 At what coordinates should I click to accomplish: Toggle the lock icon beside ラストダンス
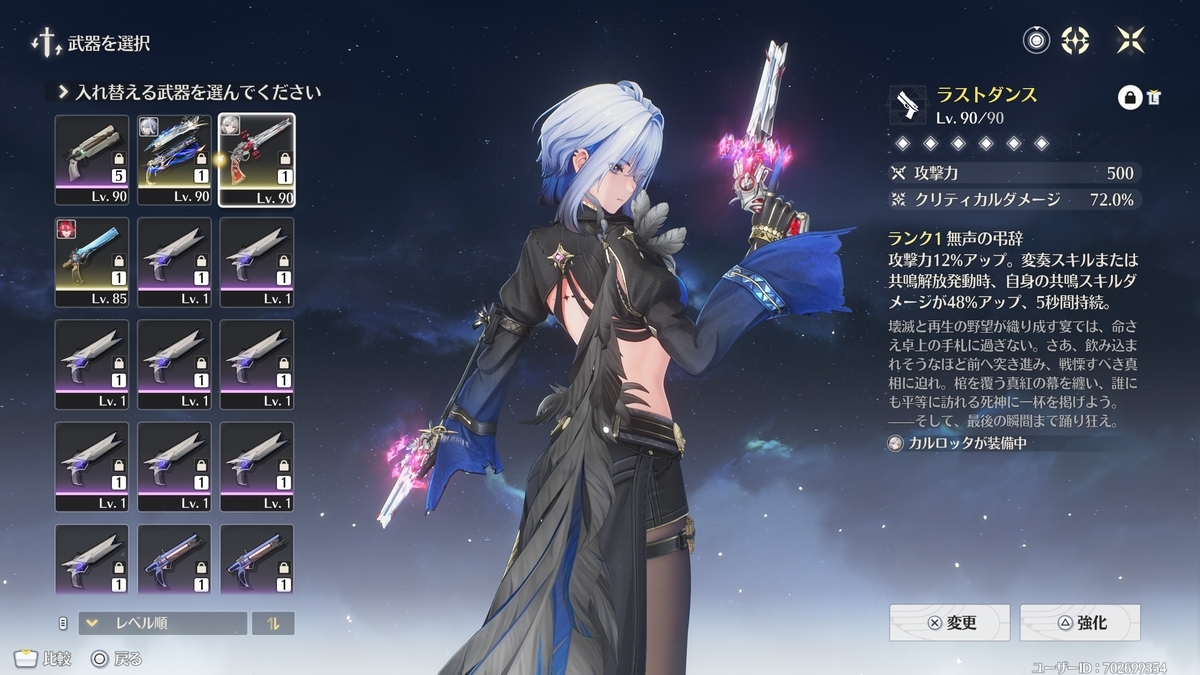pos(1129,97)
